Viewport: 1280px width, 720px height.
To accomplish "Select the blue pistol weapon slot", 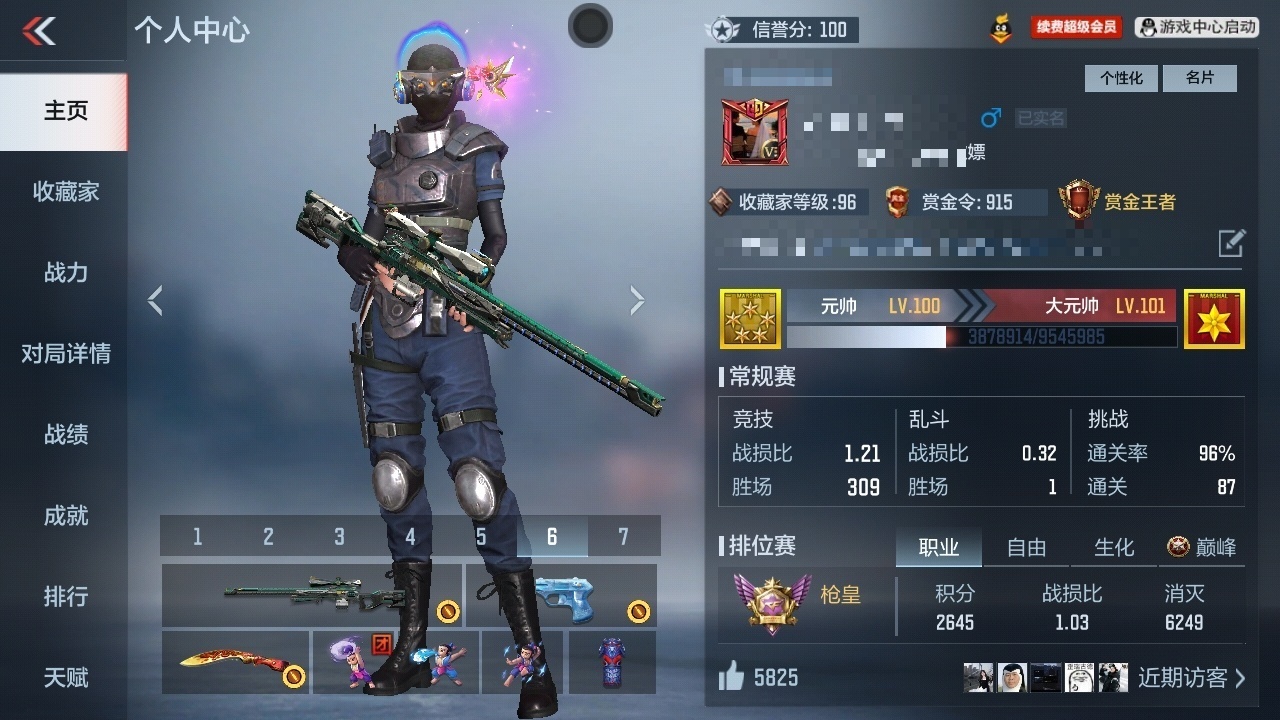I will [561, 595].
